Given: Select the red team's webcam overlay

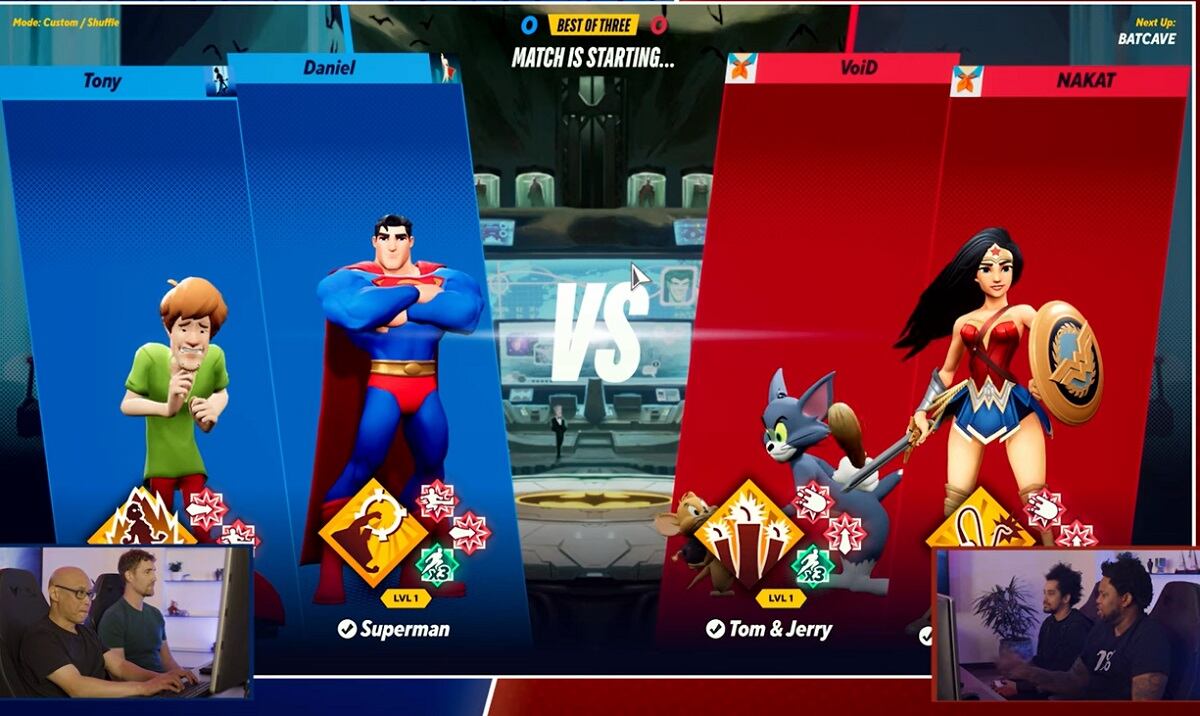Looking at the screenshot, I should [x=1064, y=623].
